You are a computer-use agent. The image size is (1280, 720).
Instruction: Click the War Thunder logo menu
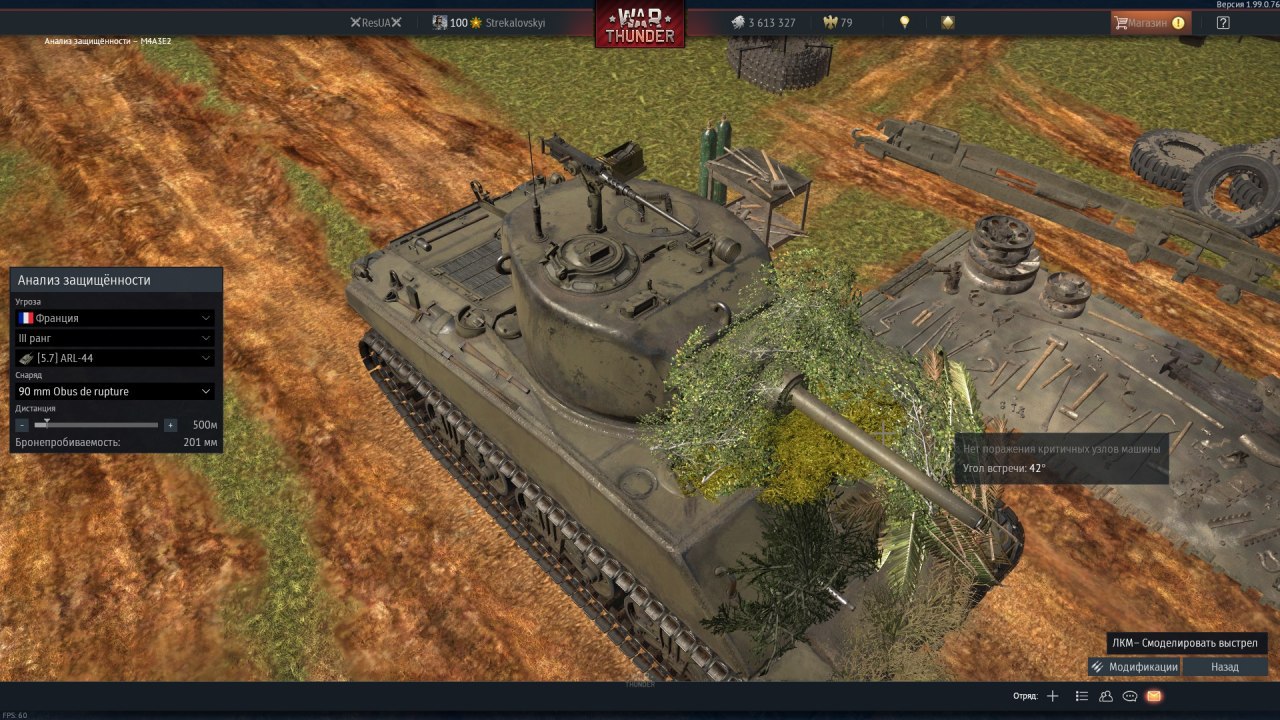pos(640,25)
